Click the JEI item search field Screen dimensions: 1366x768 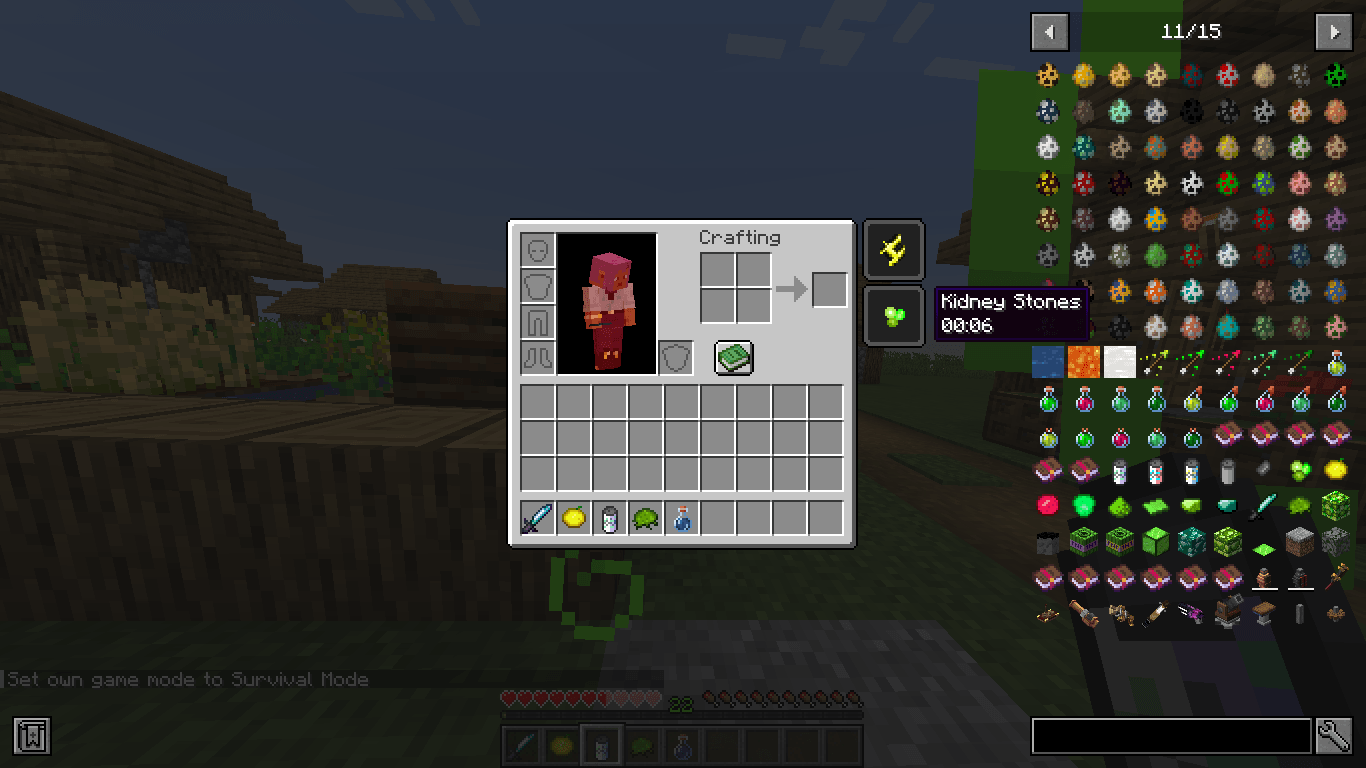point(1170,736)
